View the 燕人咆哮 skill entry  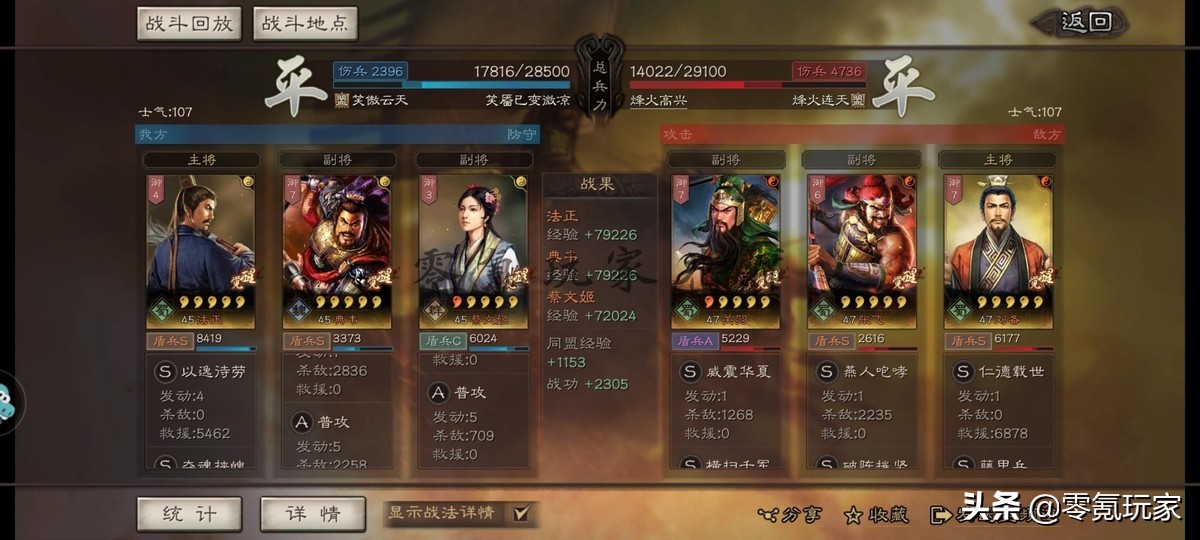(x=862, y=371)
